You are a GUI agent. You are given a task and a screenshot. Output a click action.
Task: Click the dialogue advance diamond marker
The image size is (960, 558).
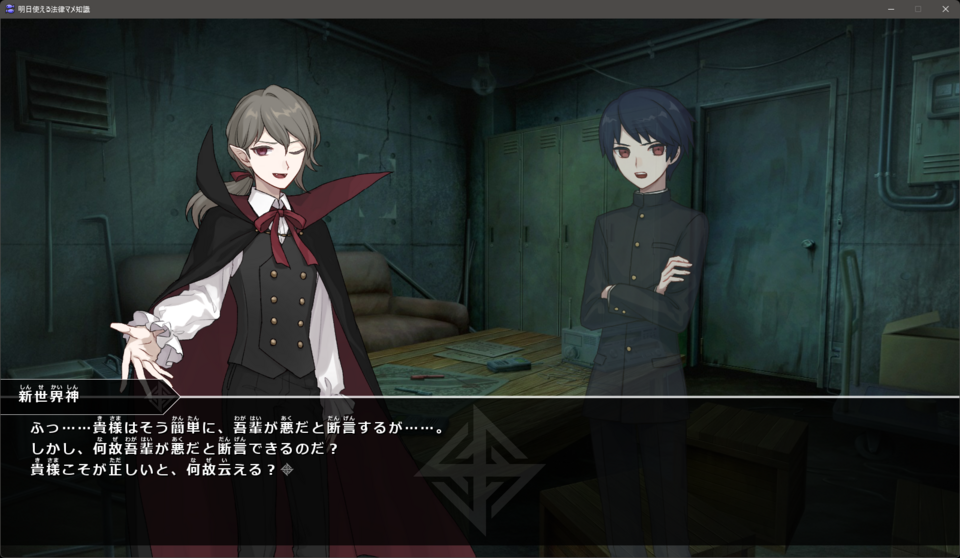288,469
